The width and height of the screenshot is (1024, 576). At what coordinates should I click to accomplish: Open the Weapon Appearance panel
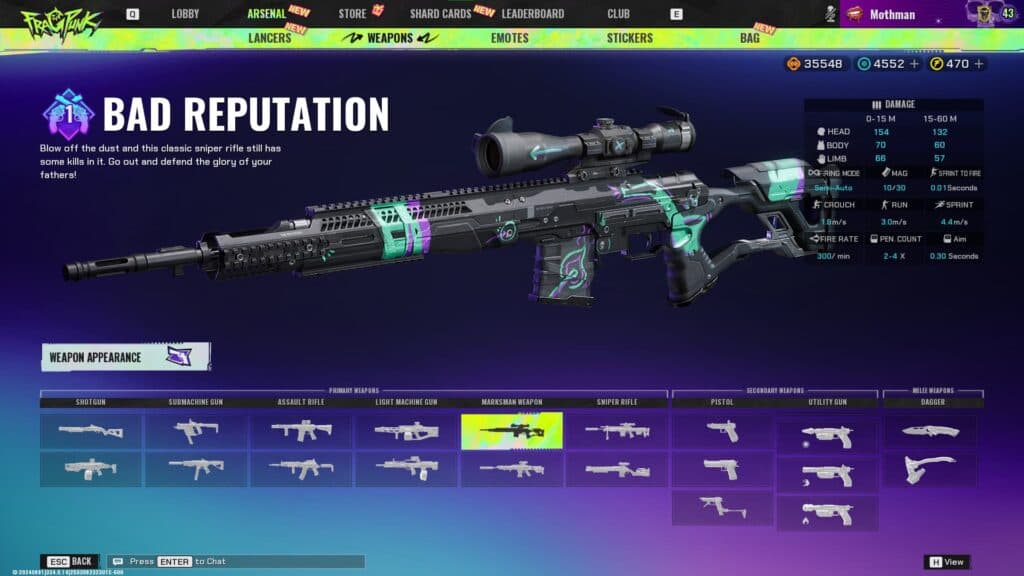[125, 357]
